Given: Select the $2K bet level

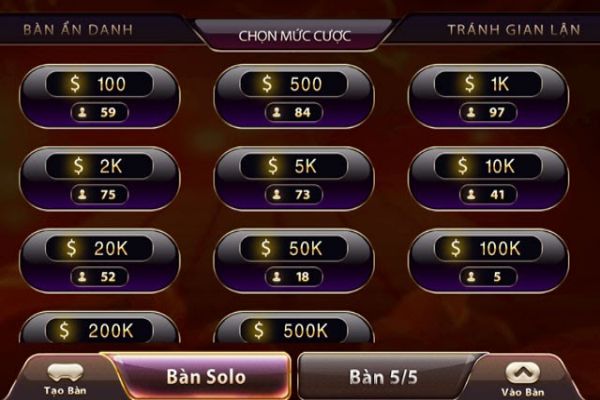Looking at the screenshot, I should point(99,179).
